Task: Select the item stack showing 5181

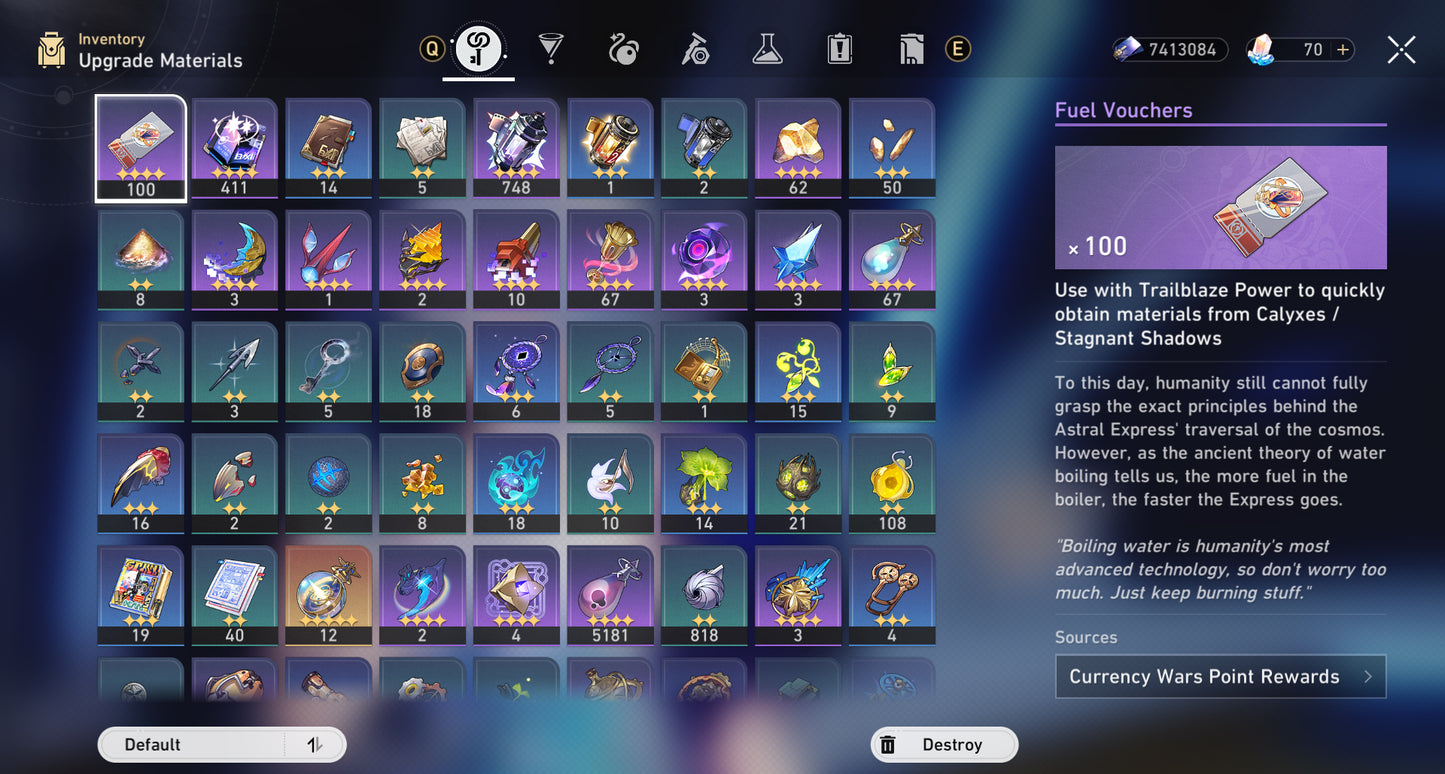Action: coord(610,596)
